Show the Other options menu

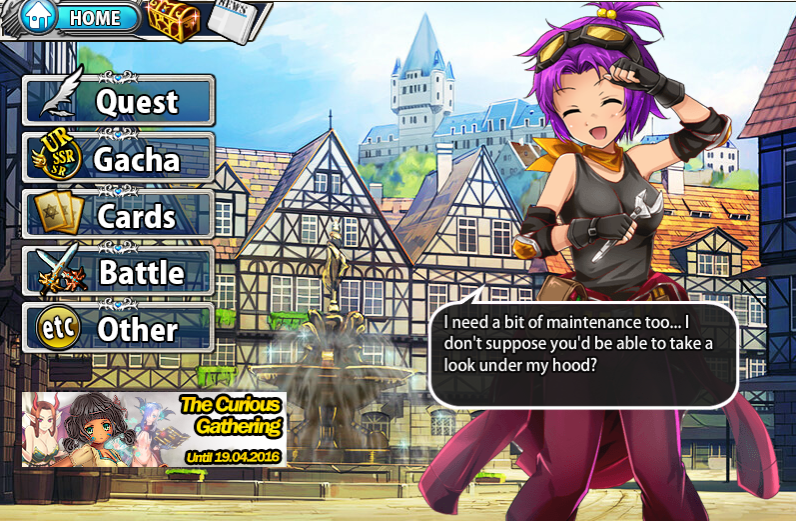(x=119, y=329)
